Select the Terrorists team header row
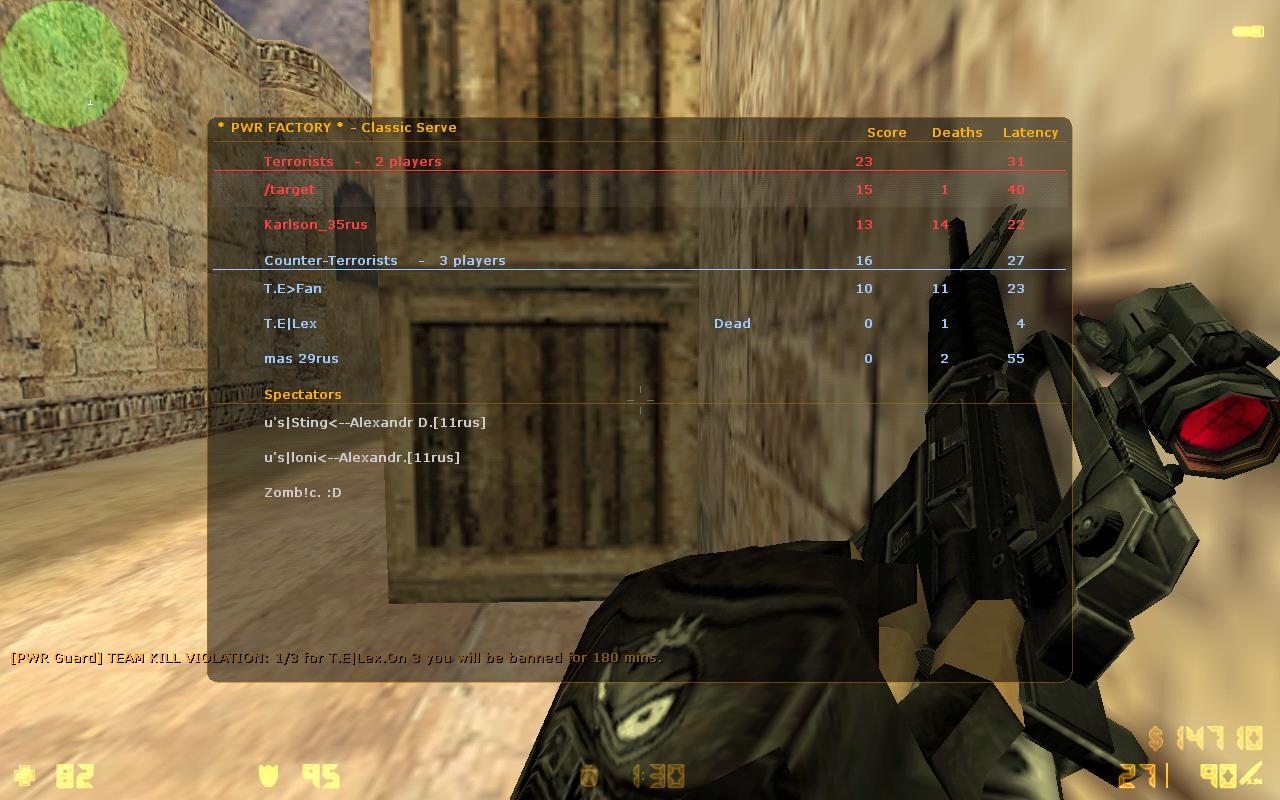Image resolution: width=1280 pixels, height=800 pixels. pos(352,161)
